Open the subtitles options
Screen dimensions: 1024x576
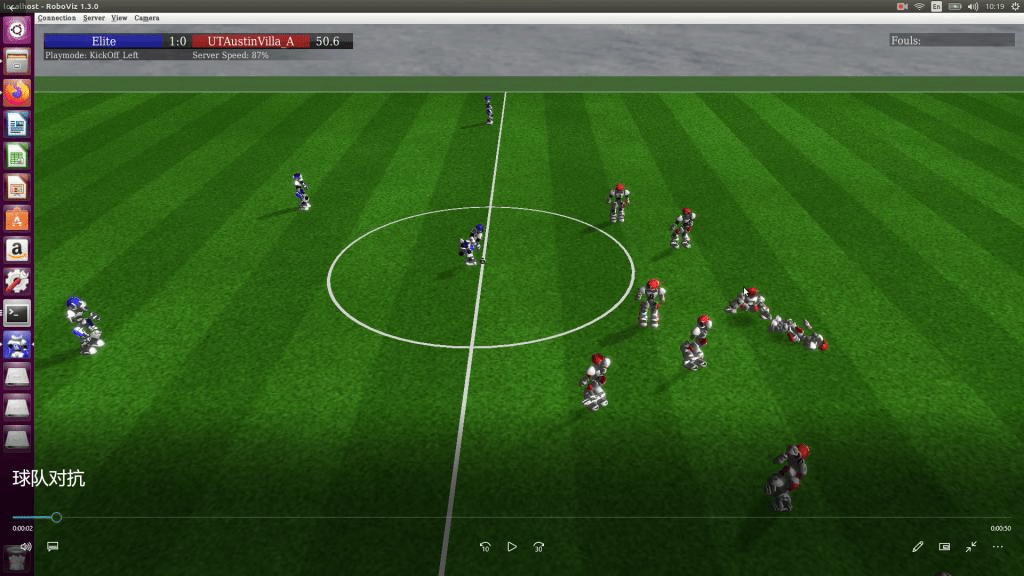click(x=53, y=547)
